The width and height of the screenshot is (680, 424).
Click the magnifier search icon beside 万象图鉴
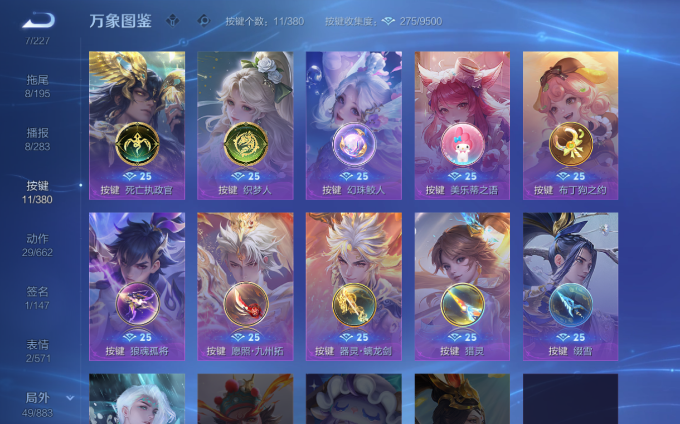point(204,20)
